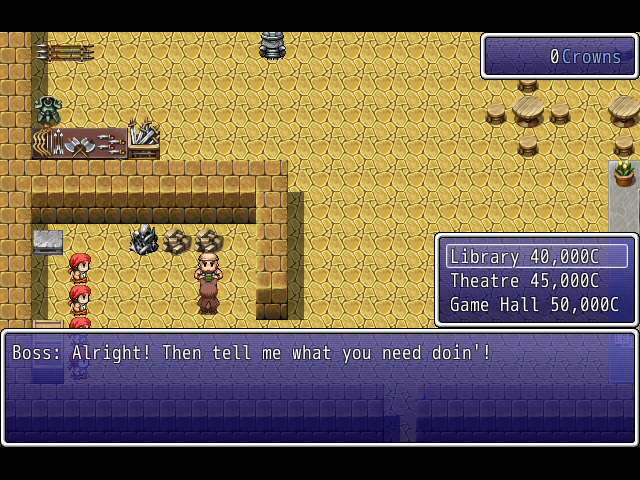Pick the Game Hall 50,000C option

coord(536,305)
